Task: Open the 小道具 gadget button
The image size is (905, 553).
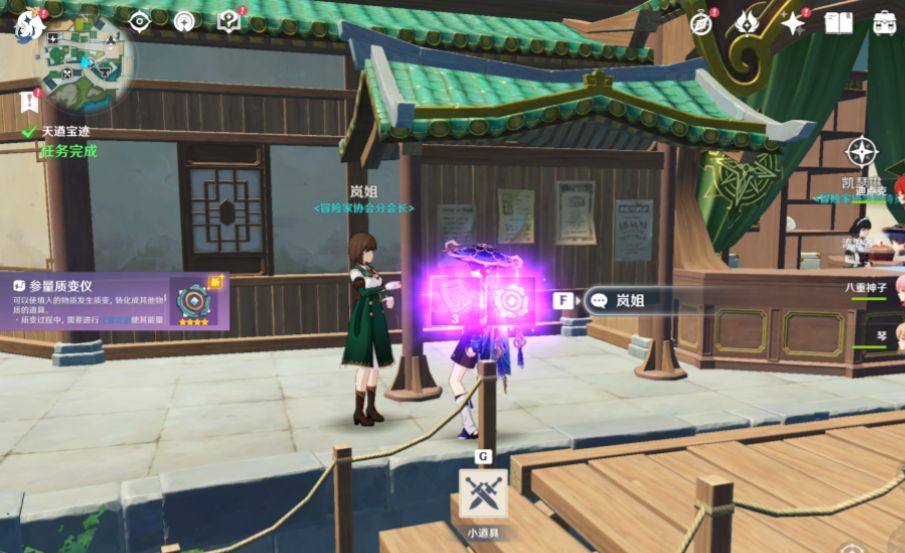Action: tap(483, 494)
